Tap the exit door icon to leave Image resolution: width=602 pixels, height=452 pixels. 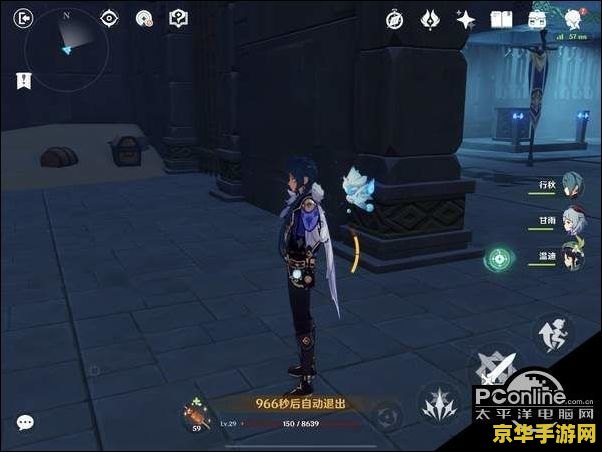click(x=24, y=18)
